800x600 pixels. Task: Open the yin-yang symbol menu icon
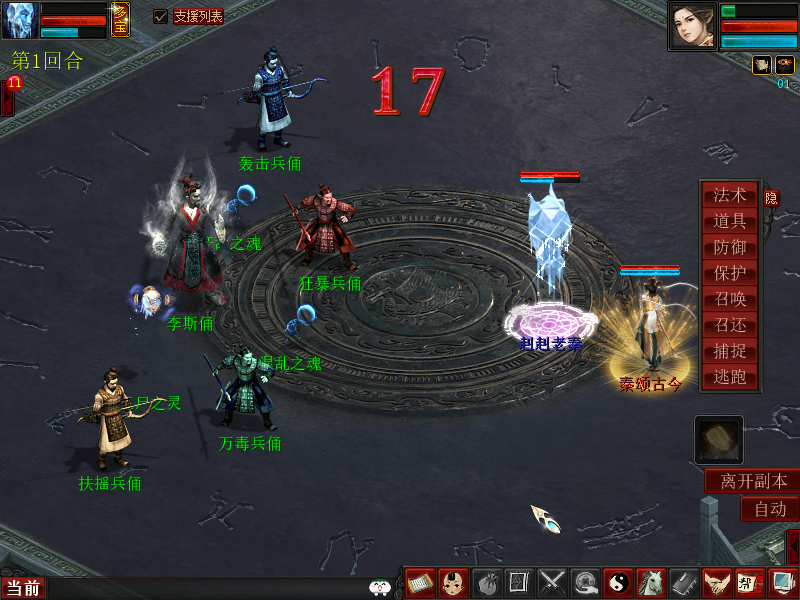(618, 583)
